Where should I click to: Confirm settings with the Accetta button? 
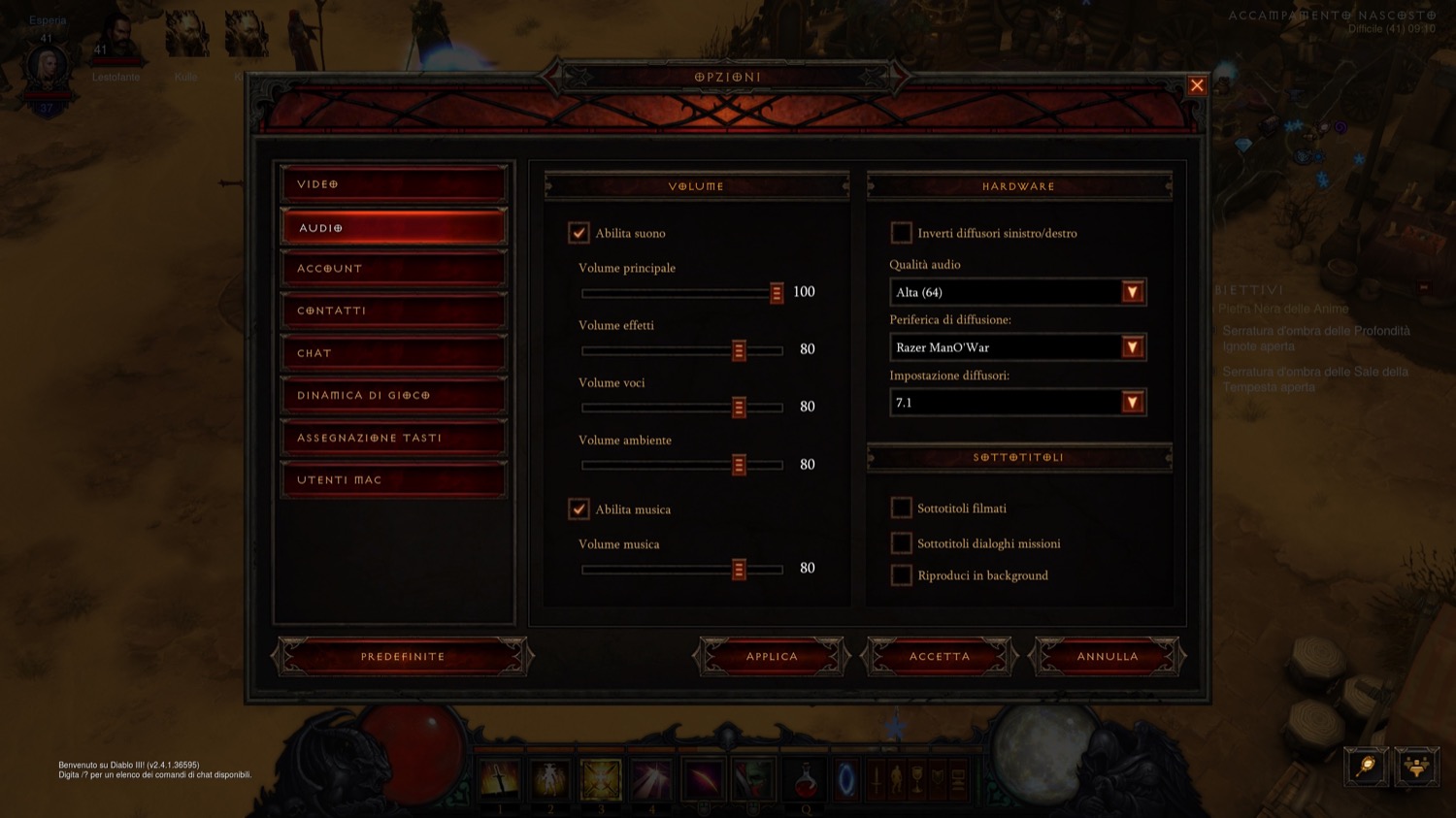tap(939, 657)
